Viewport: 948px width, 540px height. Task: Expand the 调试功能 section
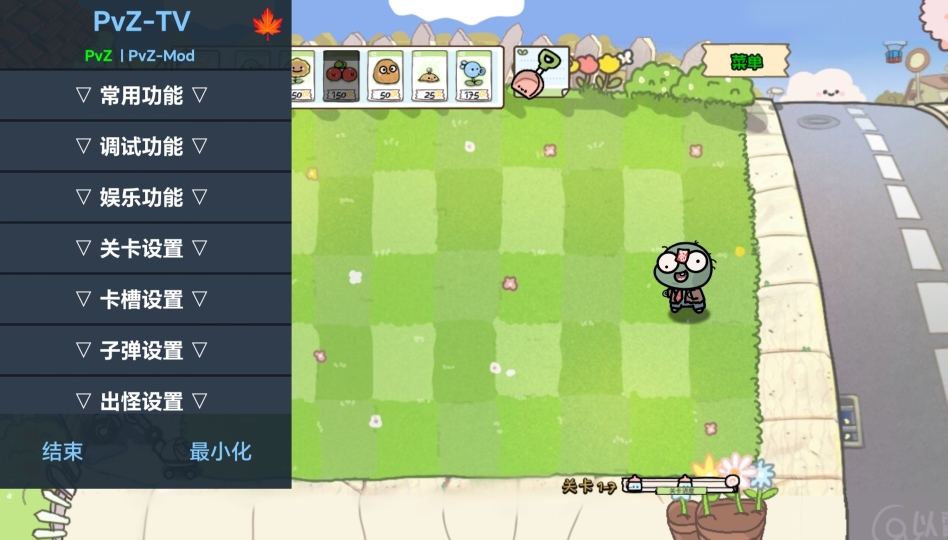(x=142, y=147)
